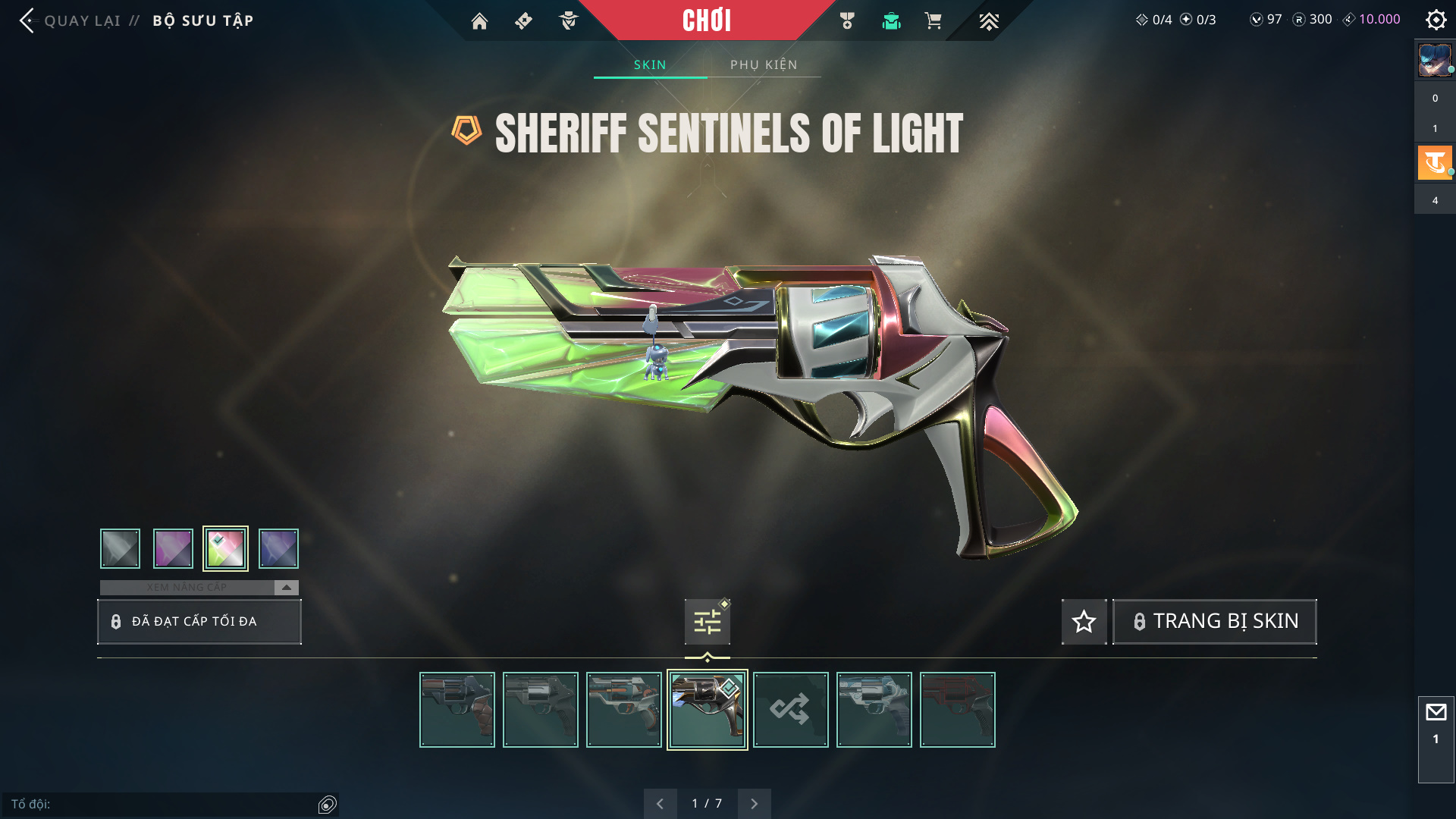Viewport: 1456px width, 819px height.
Task: Select the green-pink color variant swatch
Action: 225,548
